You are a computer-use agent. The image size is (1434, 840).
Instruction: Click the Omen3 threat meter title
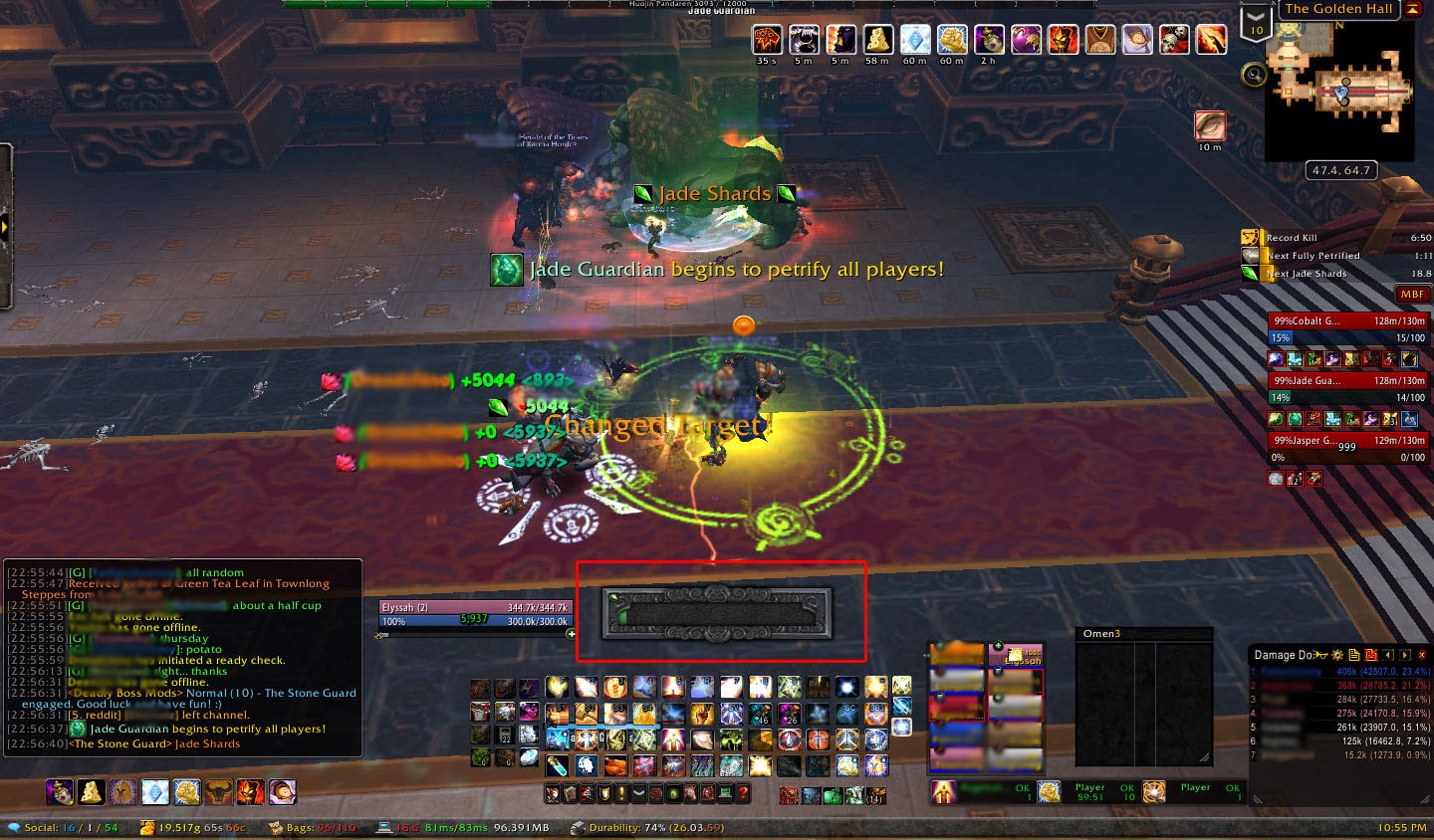1102,634
